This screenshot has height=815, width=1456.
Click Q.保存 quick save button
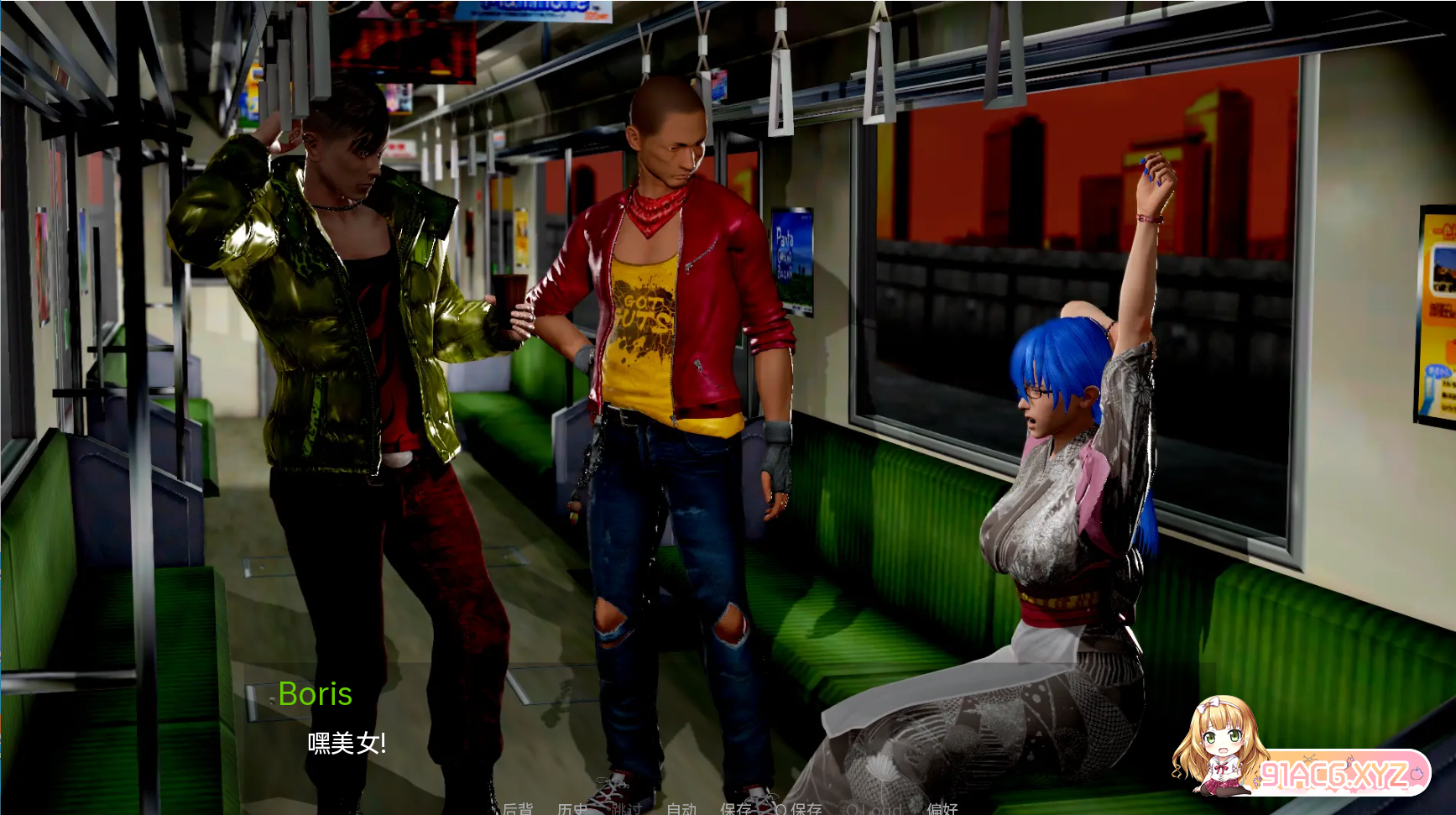tap(798, 808)
